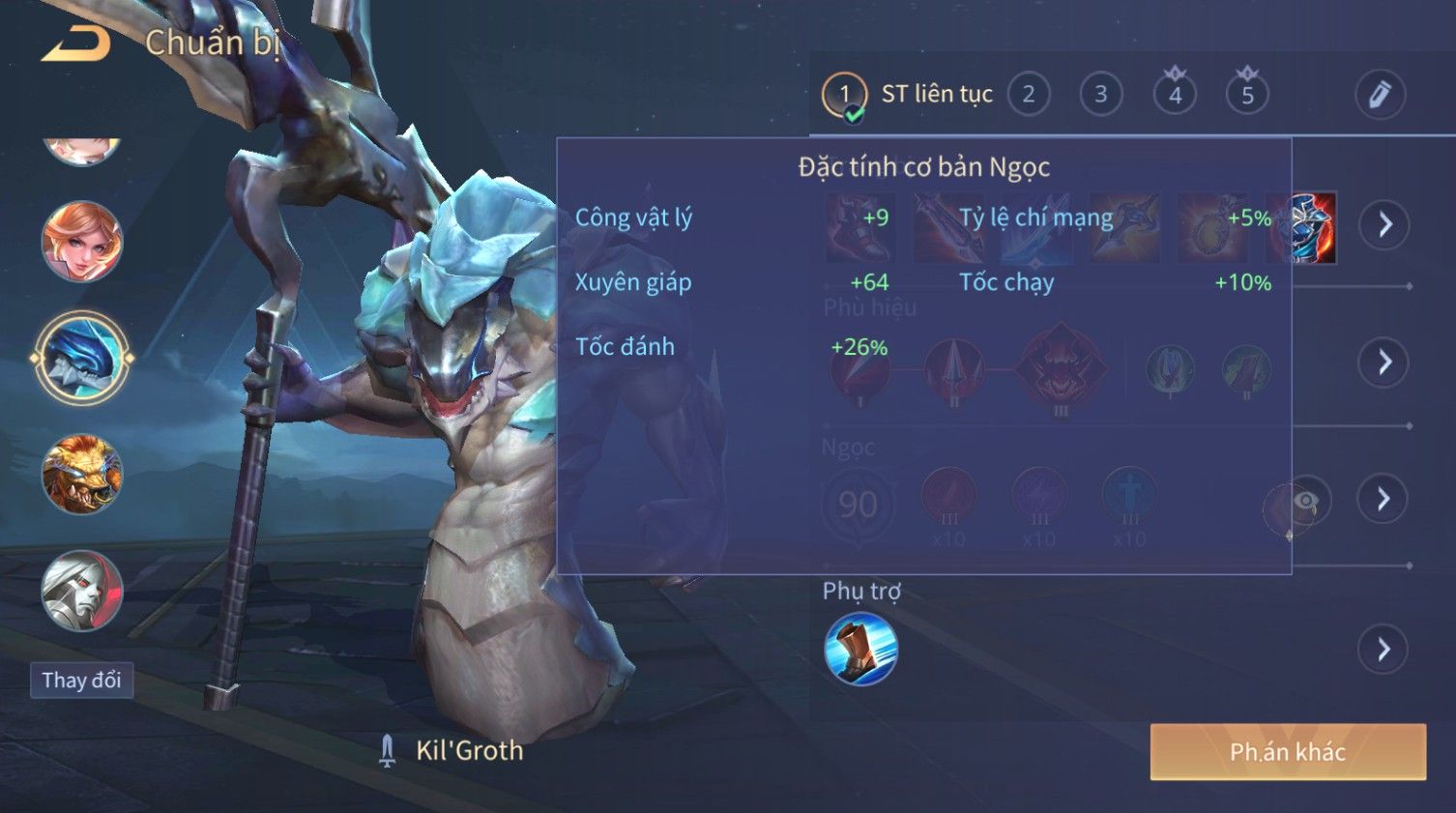Click the Thay đổi button
Screen dimensions: 1456x813
pyautogui.click(x=81, y=681)
